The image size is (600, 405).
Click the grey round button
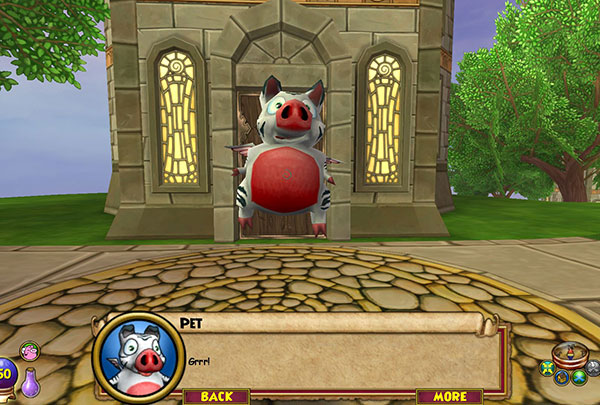592,369
